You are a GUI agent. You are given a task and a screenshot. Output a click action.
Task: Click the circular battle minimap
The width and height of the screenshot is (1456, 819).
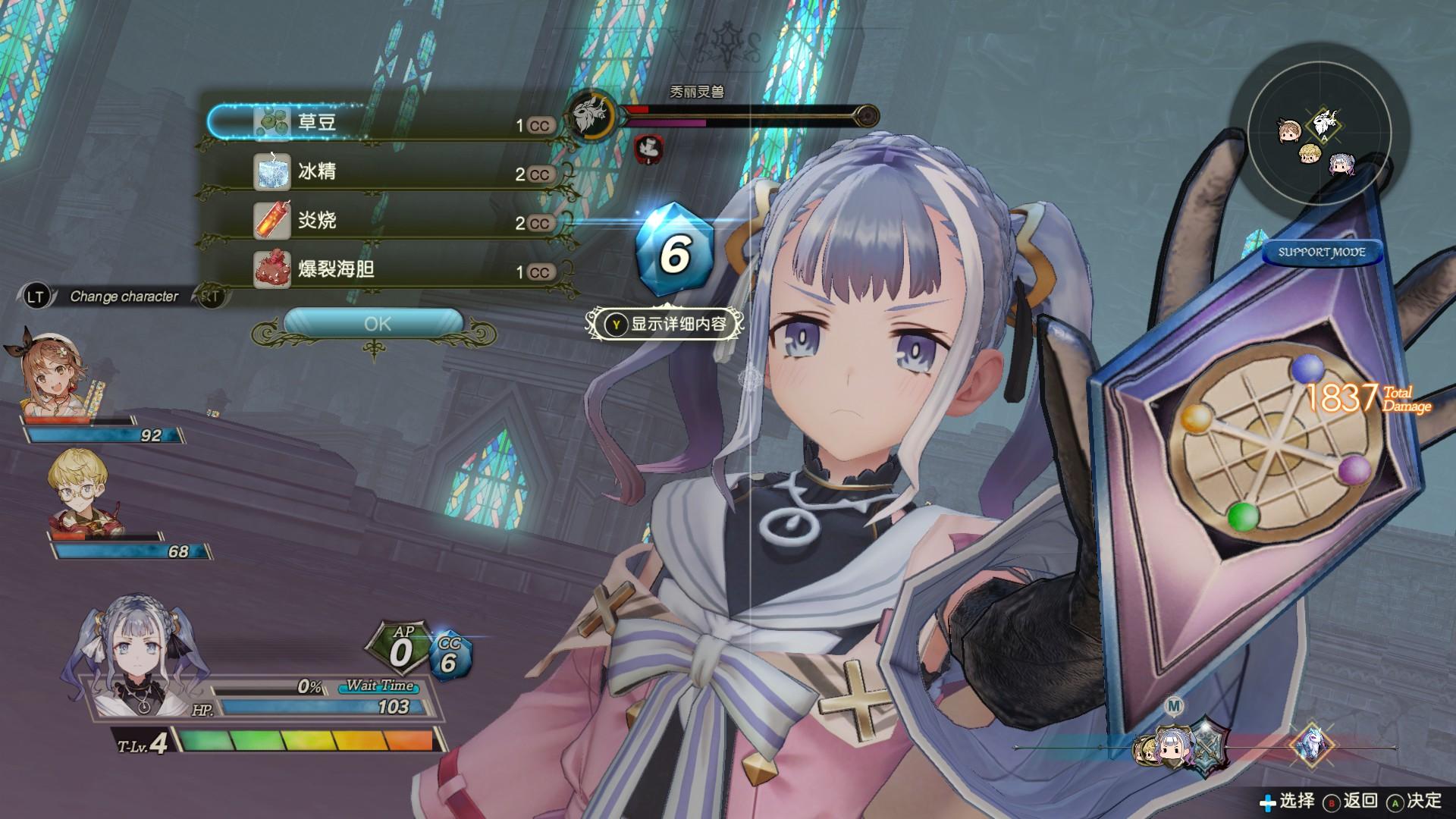[x=1319, y=143]
